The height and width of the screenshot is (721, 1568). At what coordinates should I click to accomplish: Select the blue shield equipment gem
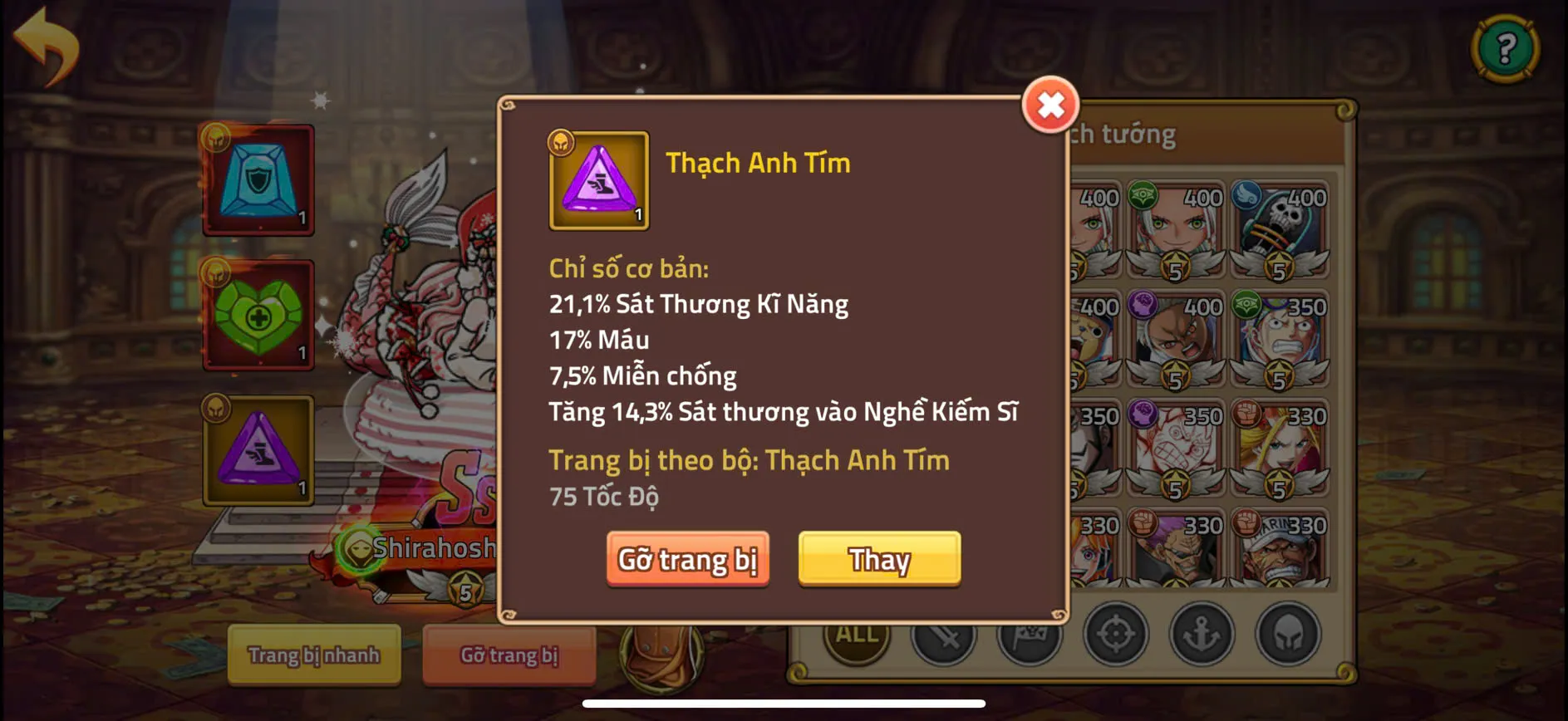[x=258, y=181]
